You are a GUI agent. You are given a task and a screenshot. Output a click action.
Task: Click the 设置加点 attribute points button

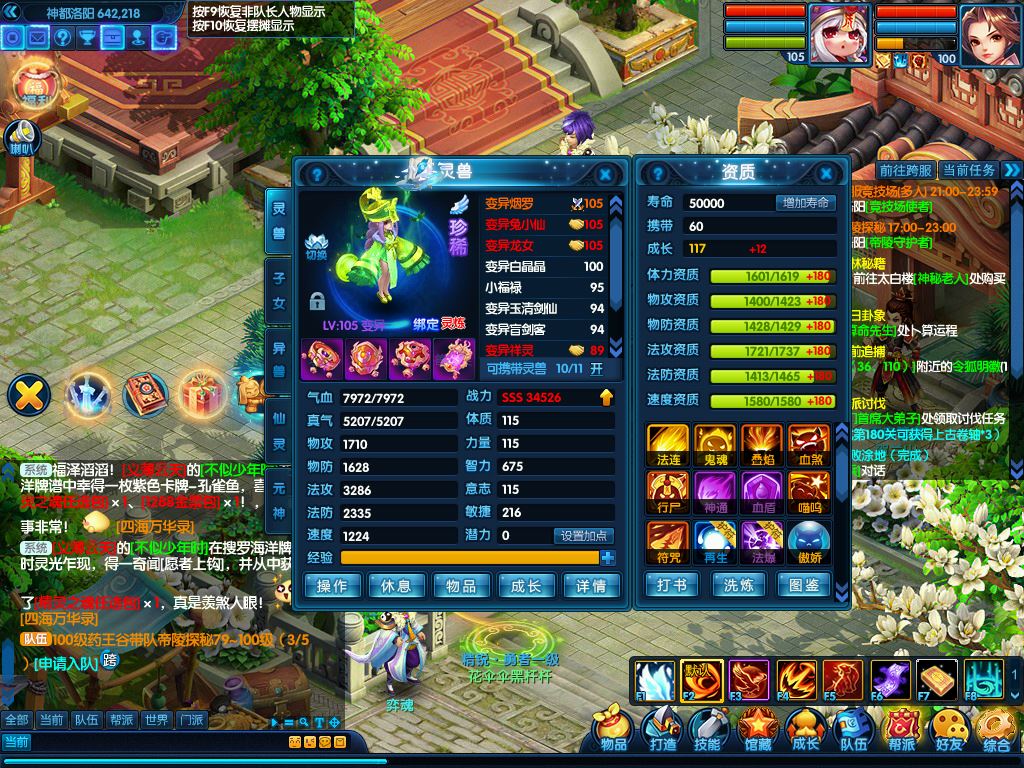[584, 535]
